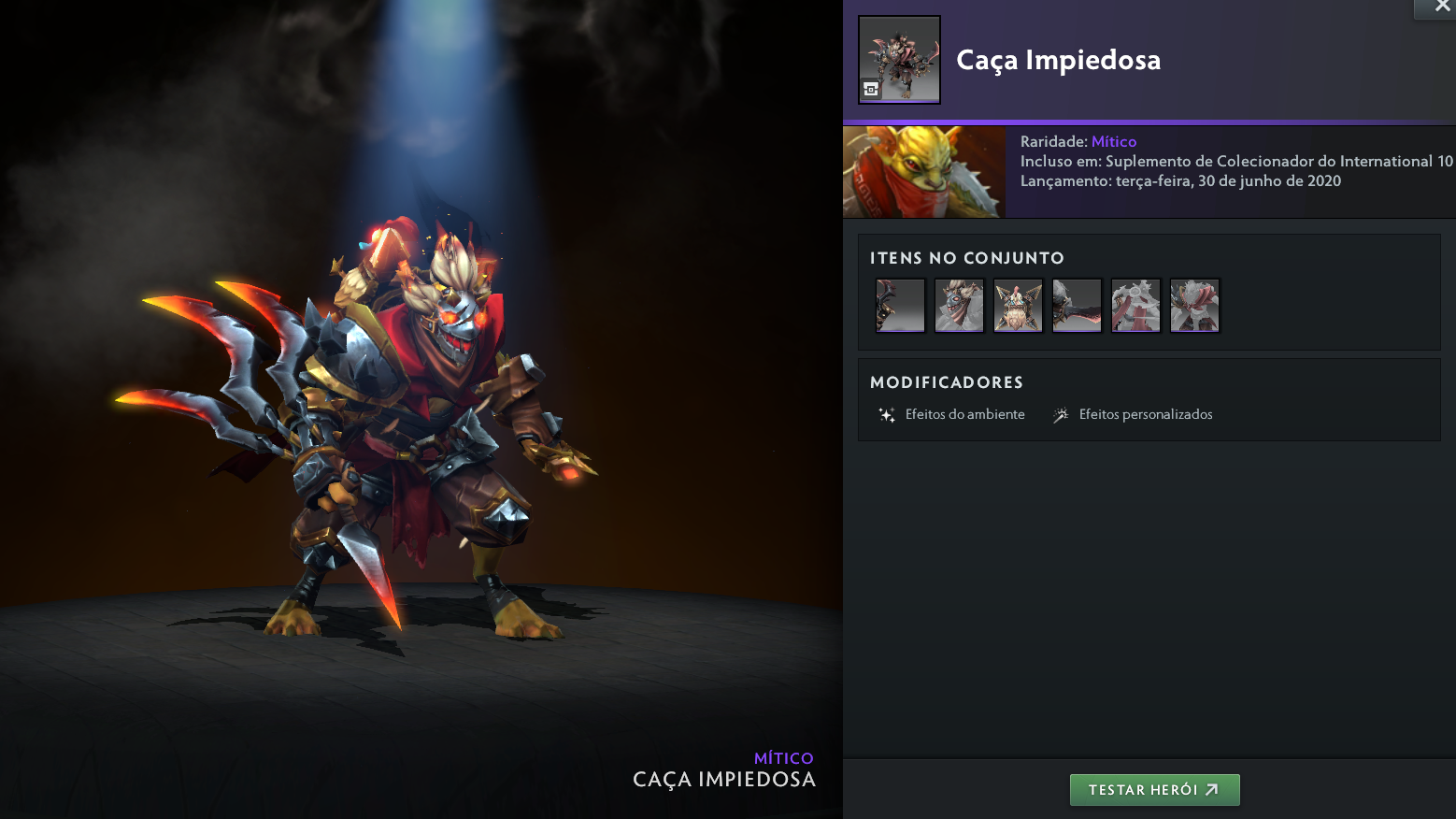Select the chicken back item with spikes
The height and width of the screenshot is (819, 1456).
click(x=1018, y=306)
